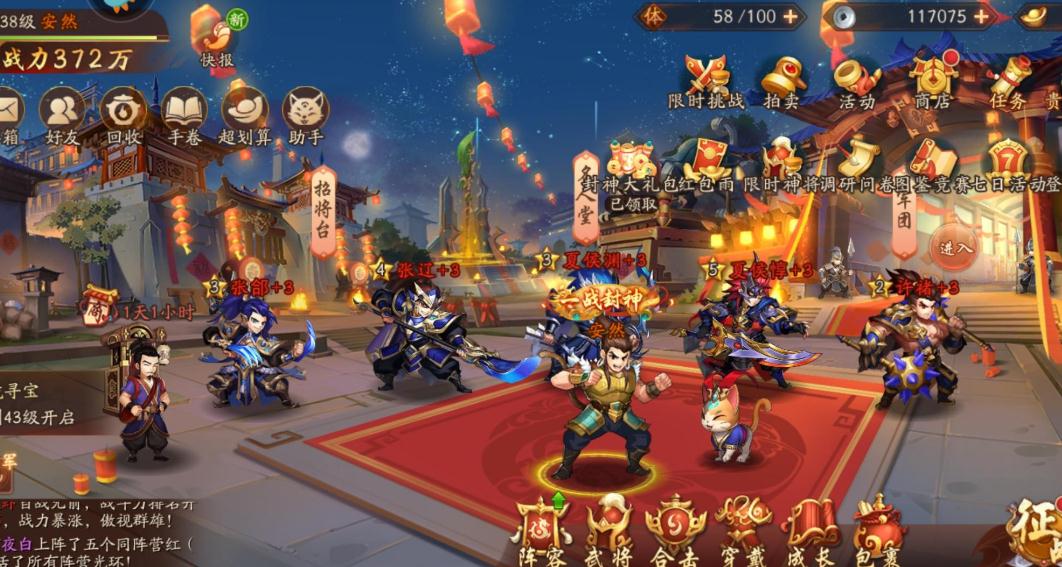Open the 限时挑战 timed challenge icon
The height and width of the screenshot is (567, 1062).
point(706,77)
